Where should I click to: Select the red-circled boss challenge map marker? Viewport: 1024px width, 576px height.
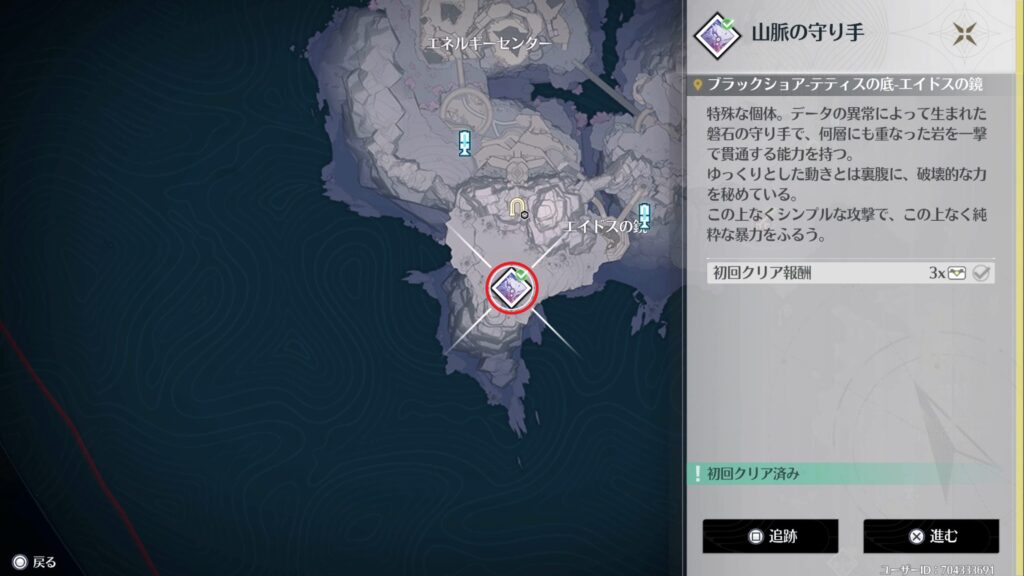[512, 287]
